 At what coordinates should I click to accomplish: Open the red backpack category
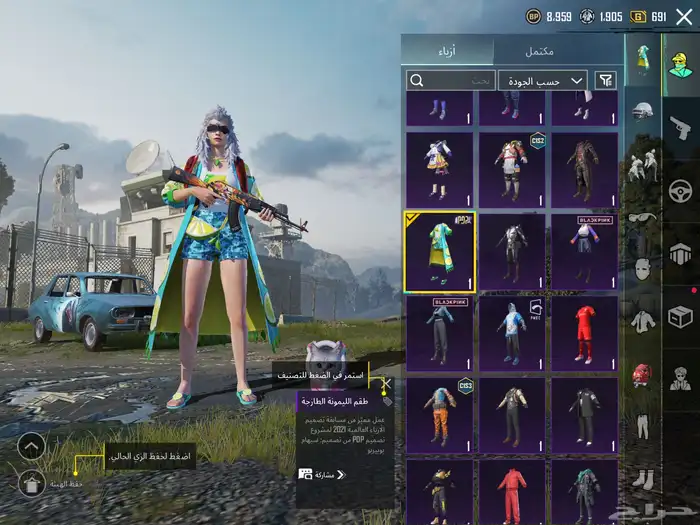643,375
